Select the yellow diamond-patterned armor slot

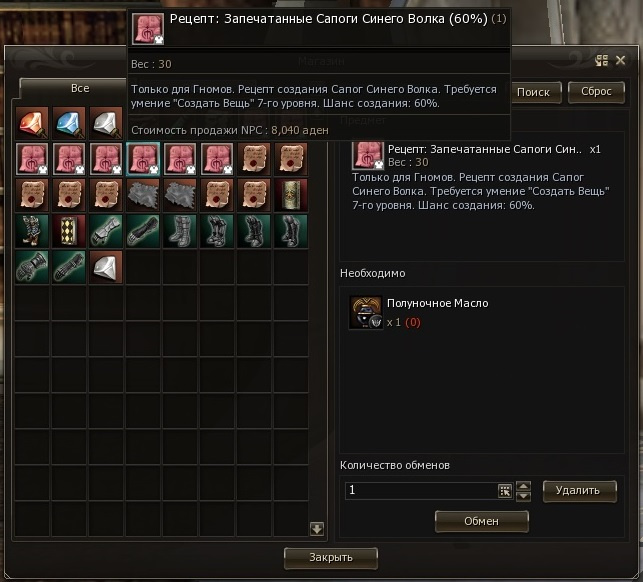point(69,230)
